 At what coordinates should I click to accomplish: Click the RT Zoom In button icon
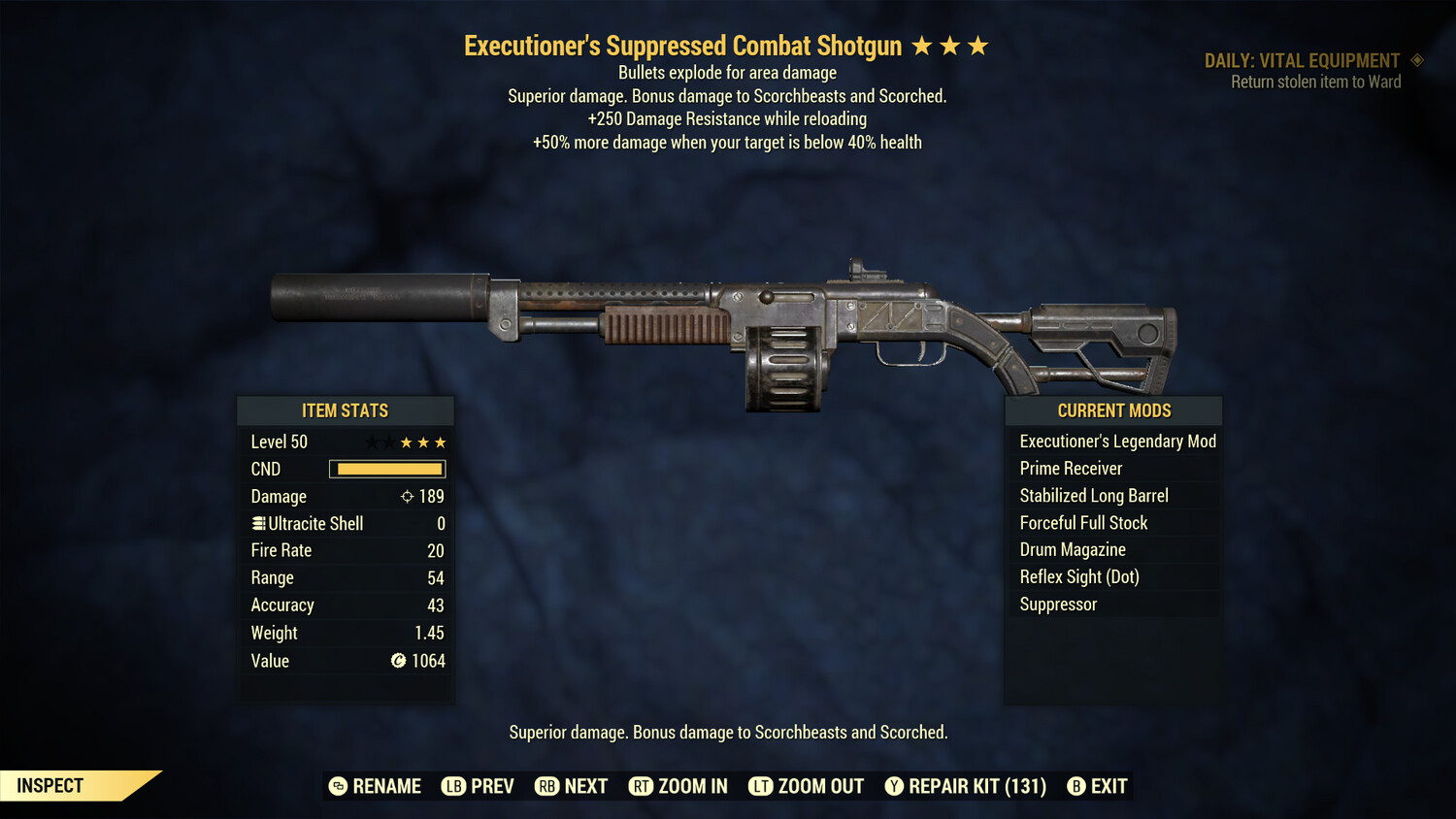click(x=642, y=786)
